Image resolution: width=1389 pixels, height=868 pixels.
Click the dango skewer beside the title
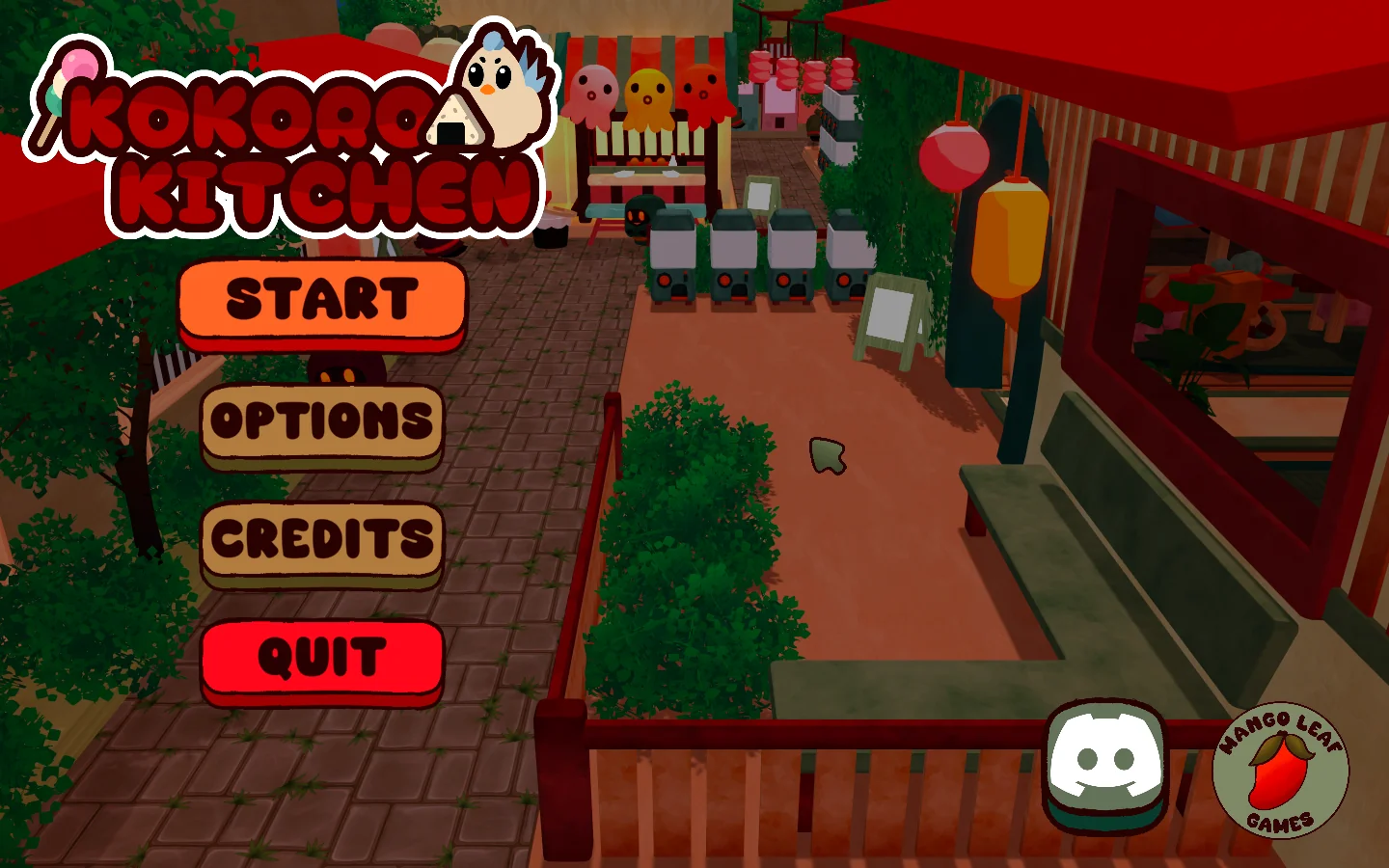coord(69,87)
